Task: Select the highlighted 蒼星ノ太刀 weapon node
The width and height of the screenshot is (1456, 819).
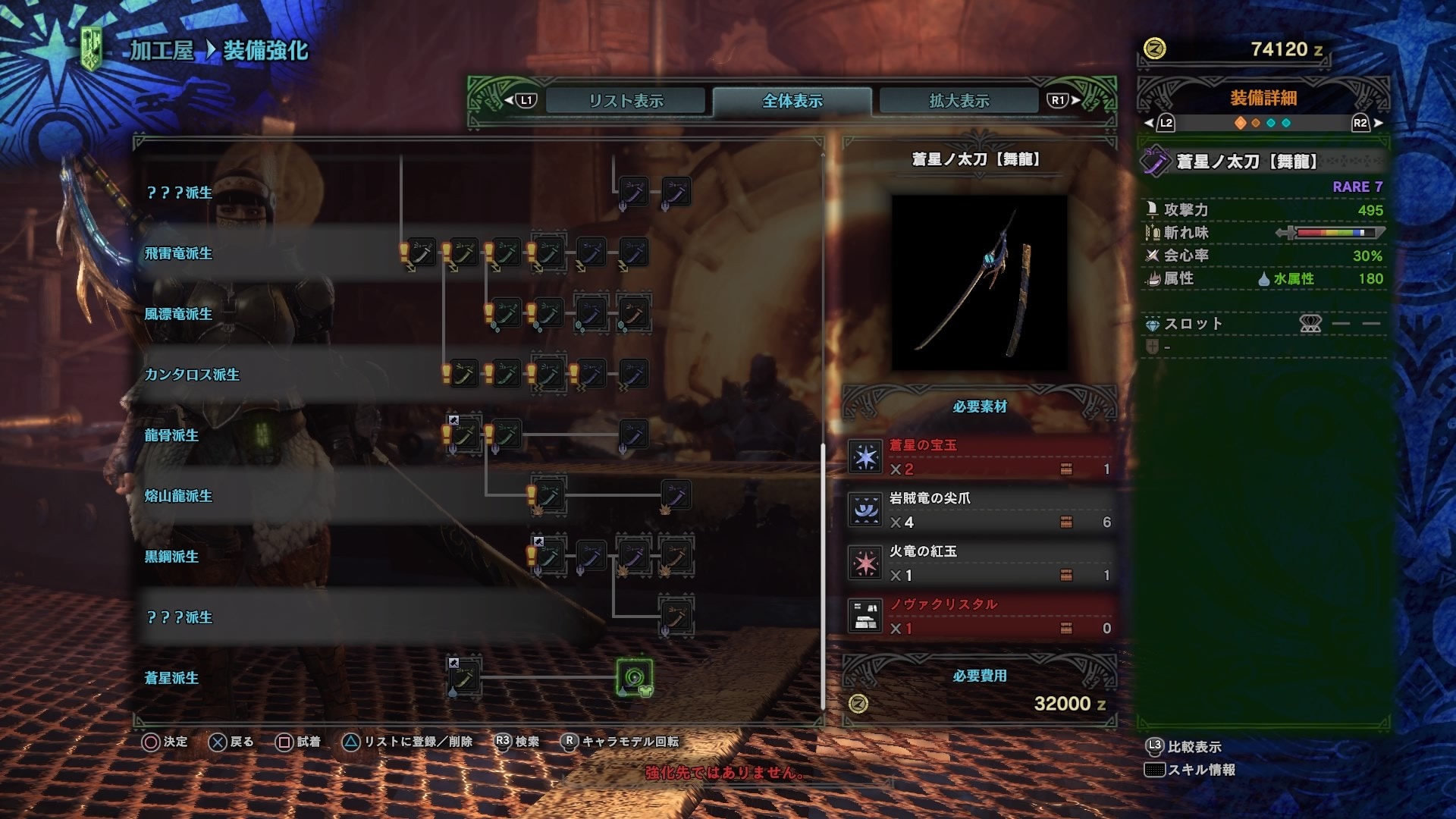Action: [634, 677]
